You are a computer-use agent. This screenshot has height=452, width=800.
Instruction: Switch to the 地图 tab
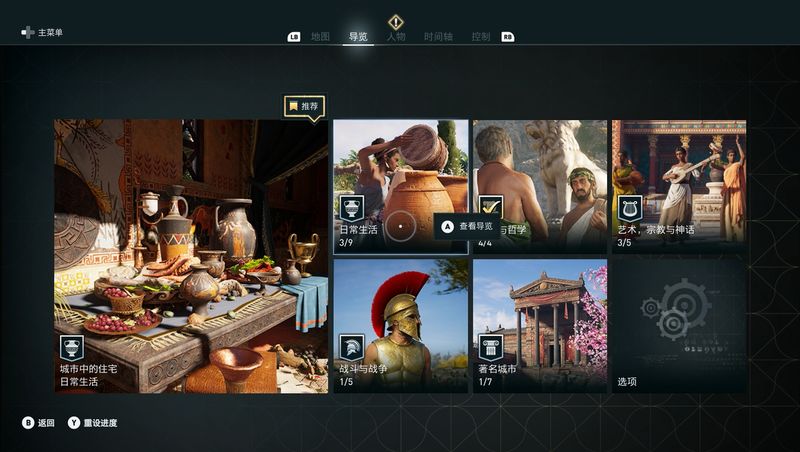320,37
